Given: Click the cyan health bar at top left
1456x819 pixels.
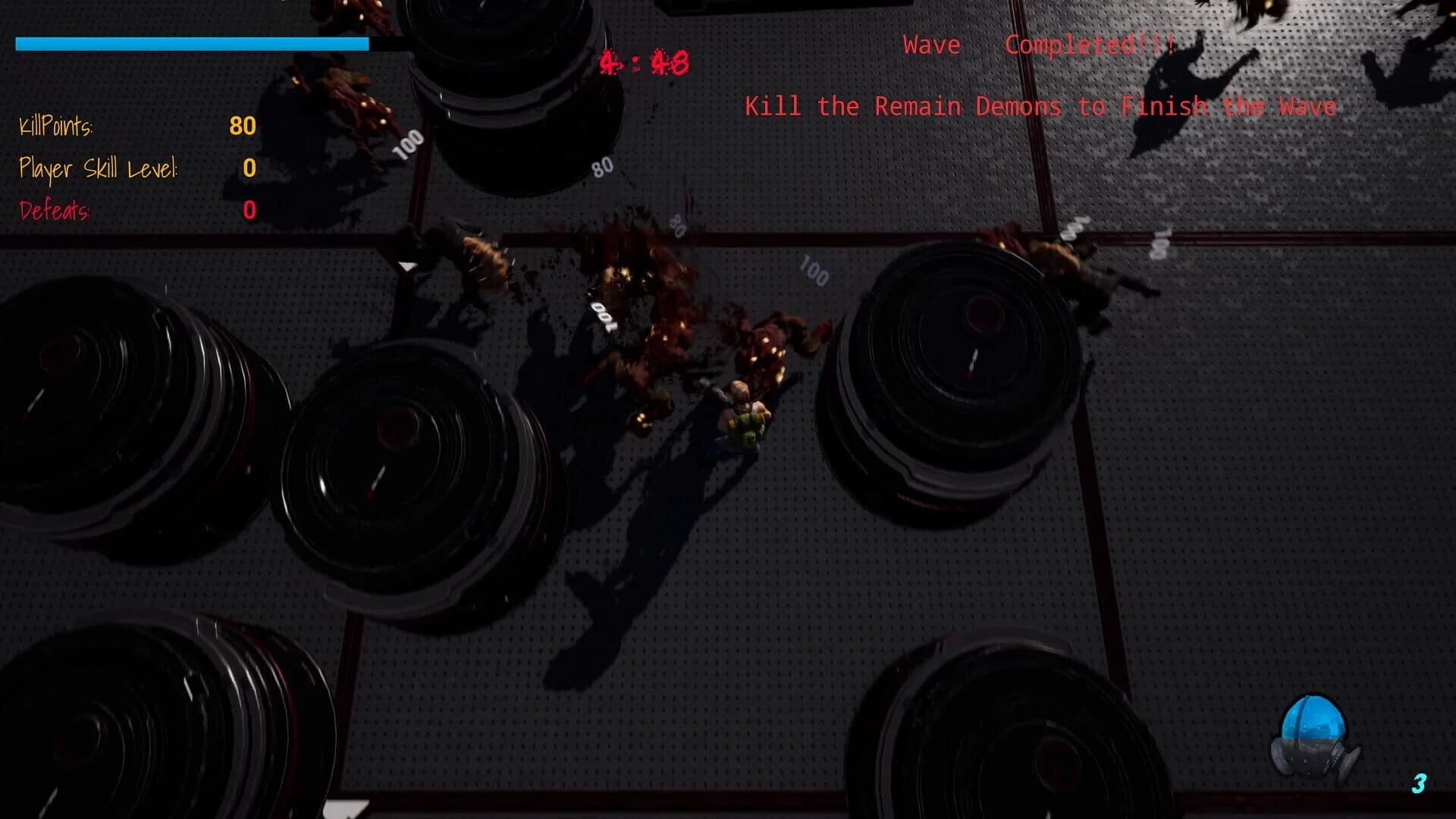Looking at the screenshot, I should tap(190, 44).
